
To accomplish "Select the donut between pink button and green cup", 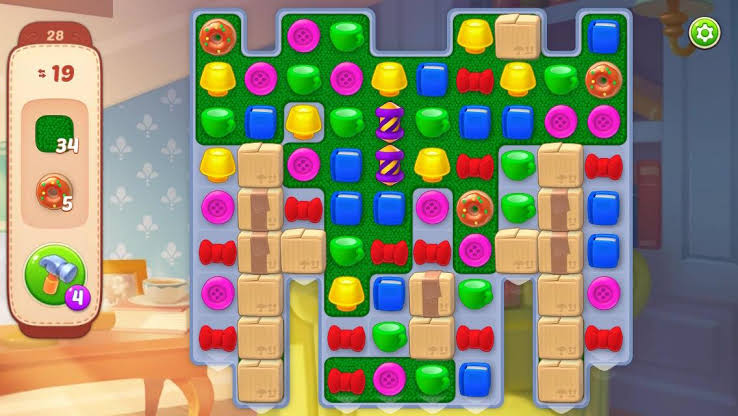I will point(474,208).
